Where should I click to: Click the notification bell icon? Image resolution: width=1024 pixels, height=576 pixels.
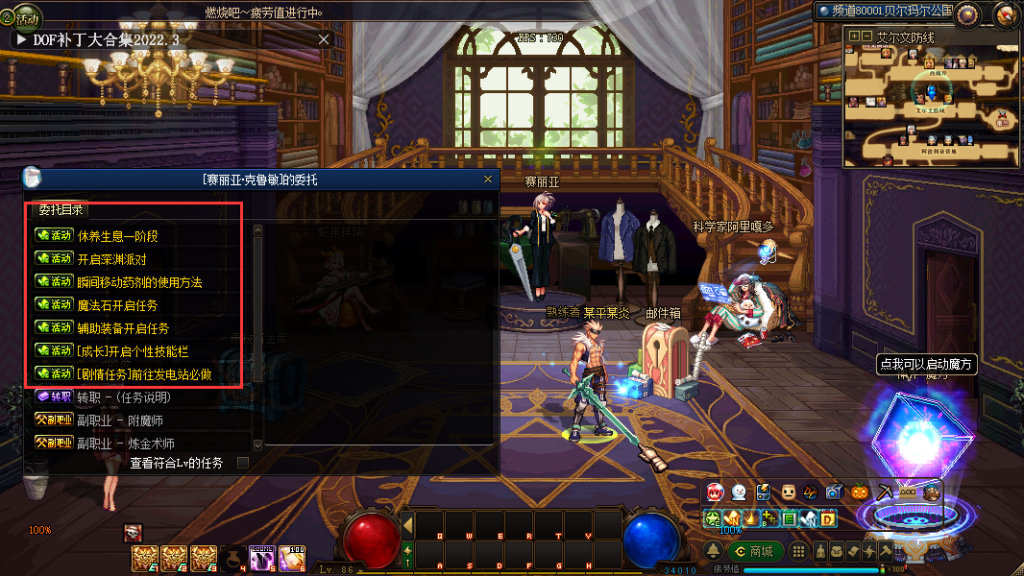click(x=712, y=551)
